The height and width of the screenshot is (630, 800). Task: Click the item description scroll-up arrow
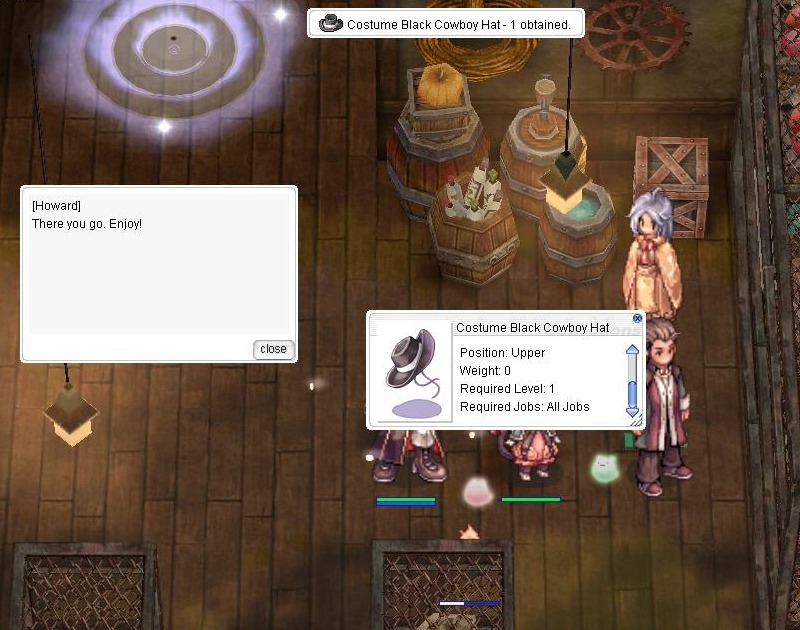point(631,351)
